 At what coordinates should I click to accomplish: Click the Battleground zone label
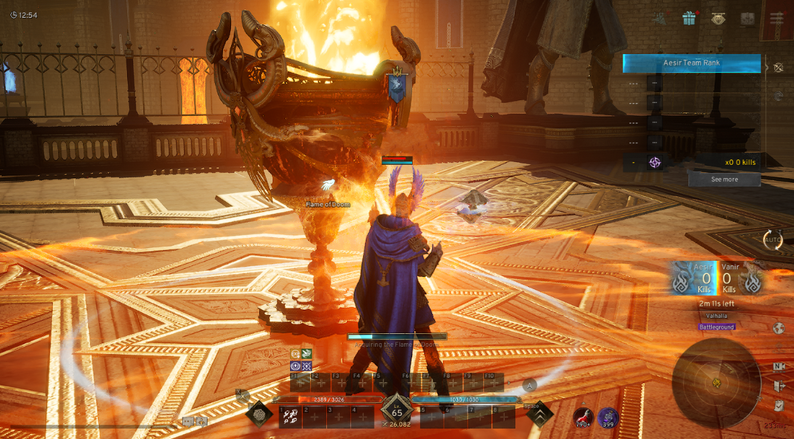pos(717,327)
